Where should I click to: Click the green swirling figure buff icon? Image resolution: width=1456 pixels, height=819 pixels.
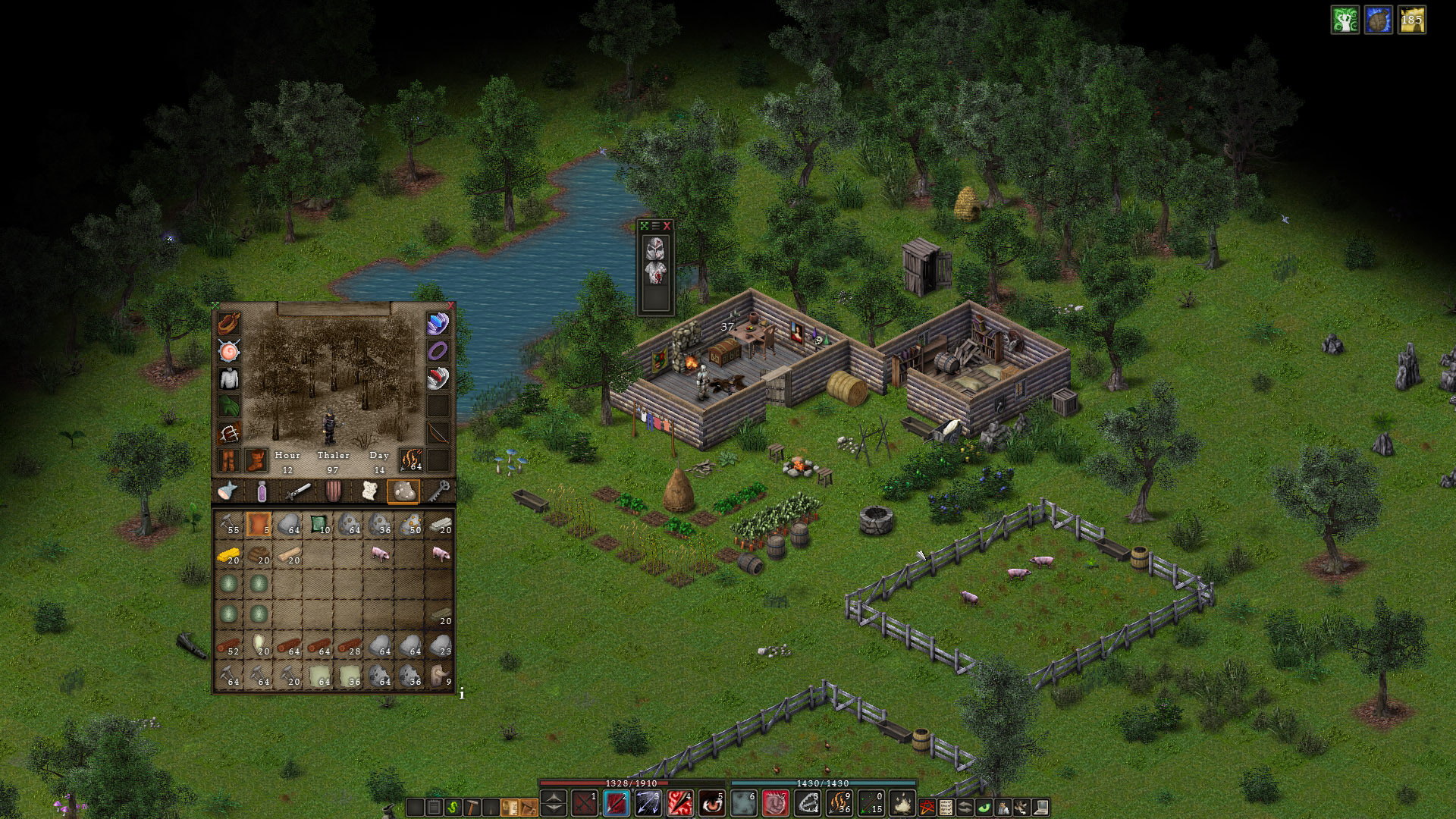point(1345,20)
